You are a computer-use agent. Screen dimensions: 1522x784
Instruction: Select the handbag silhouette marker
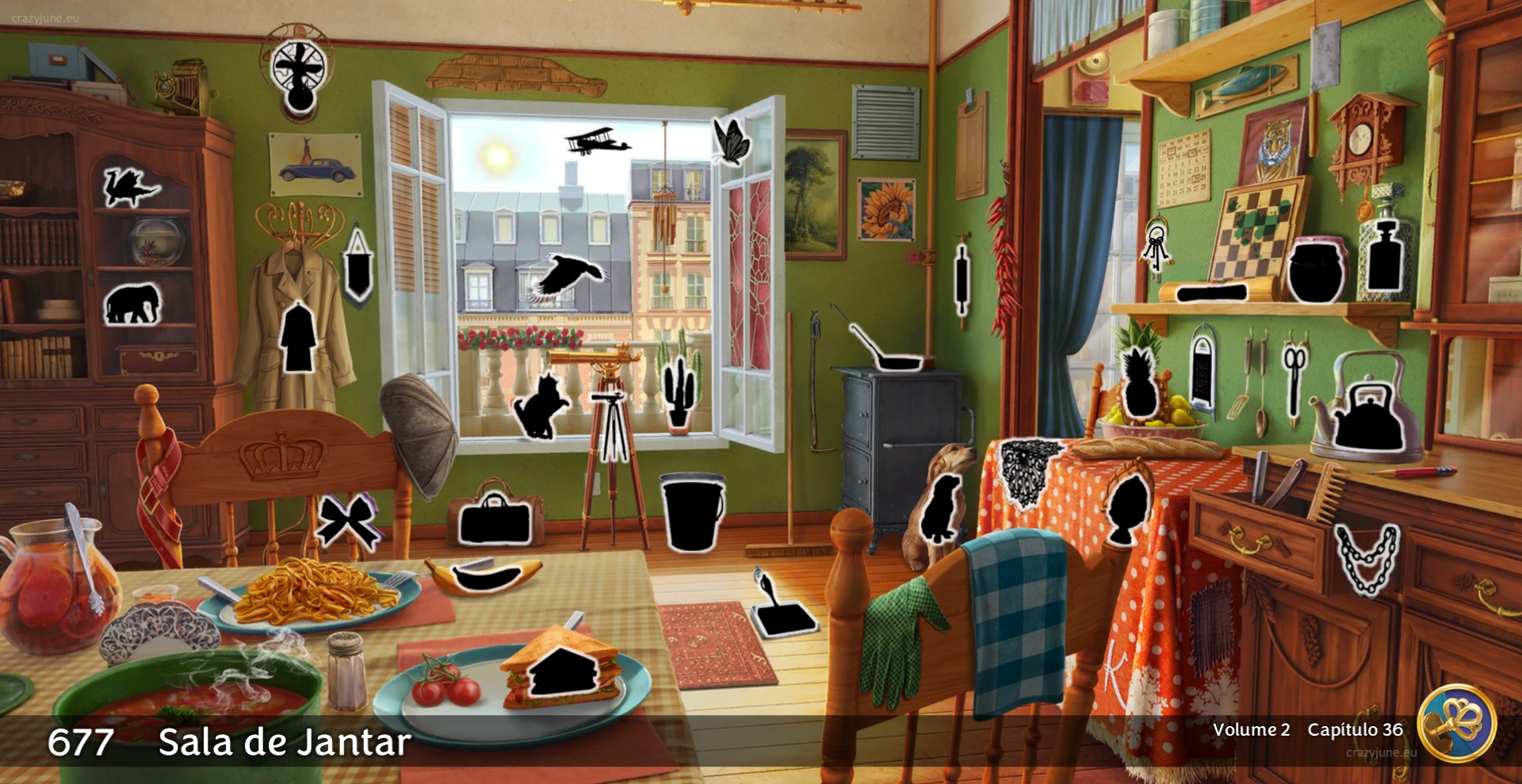pyautogui.click(x=495, y=519)
